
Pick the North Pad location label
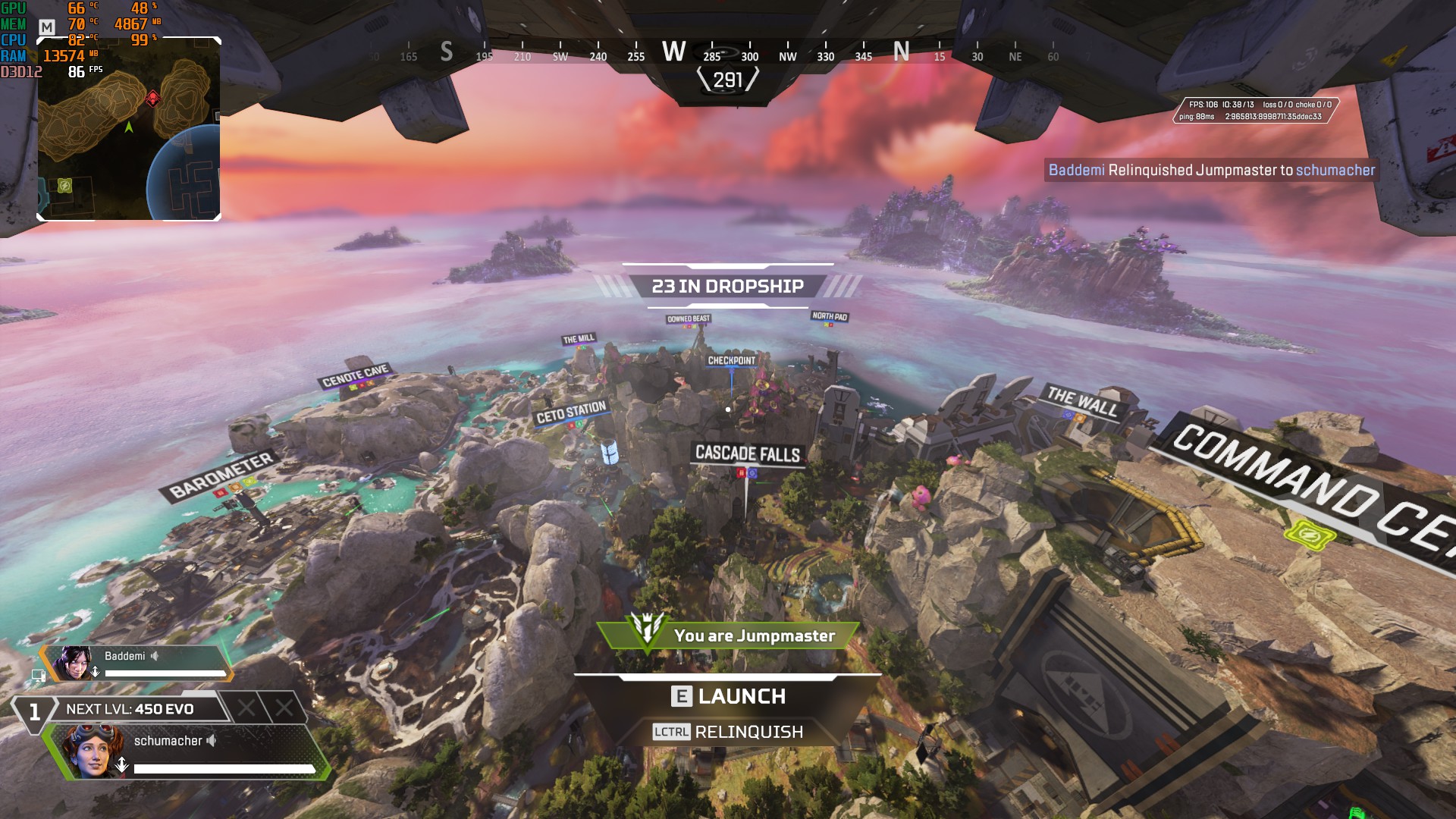[x=829, y=316]
